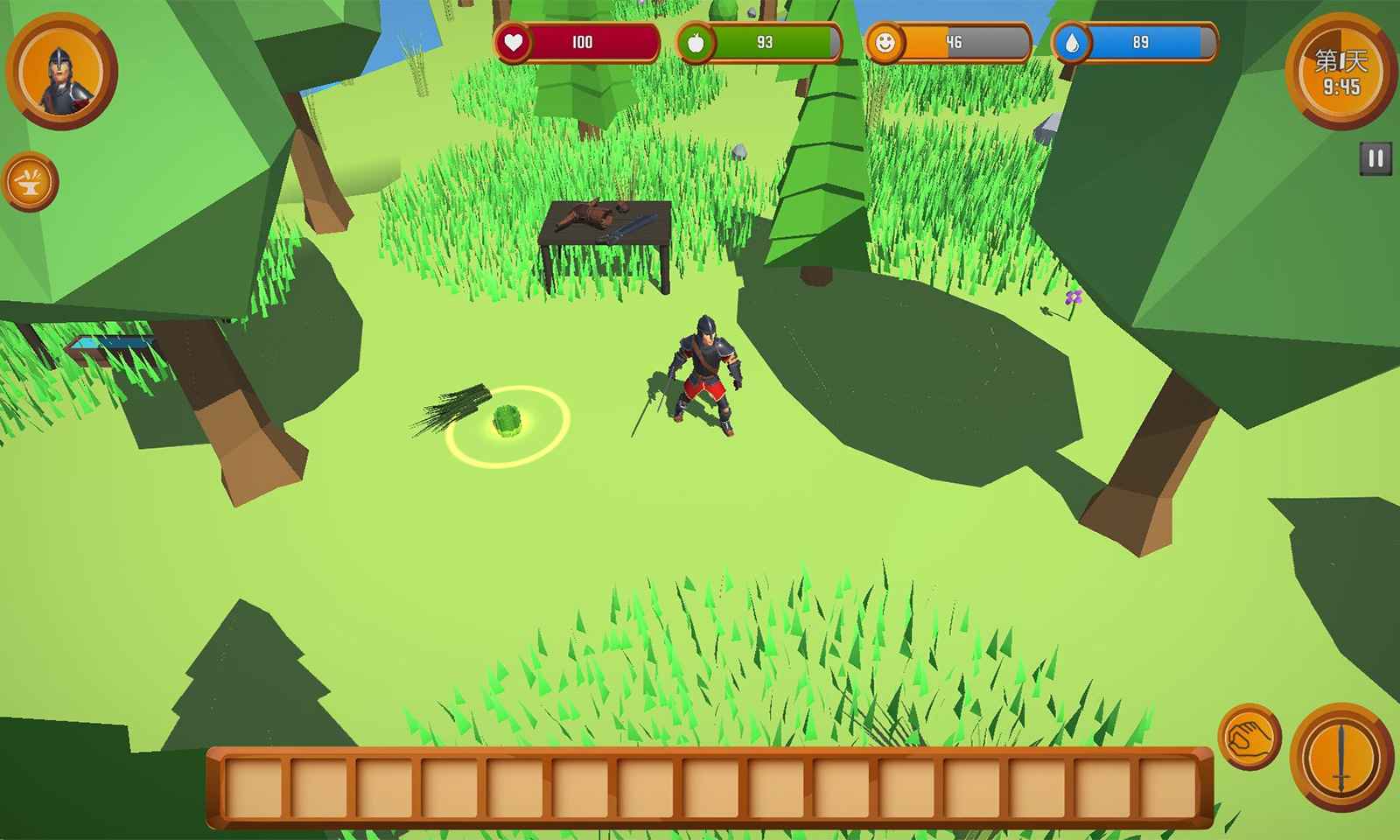Pause the game
Screen dimensions: 1400x840
[x=1375, y=158]
